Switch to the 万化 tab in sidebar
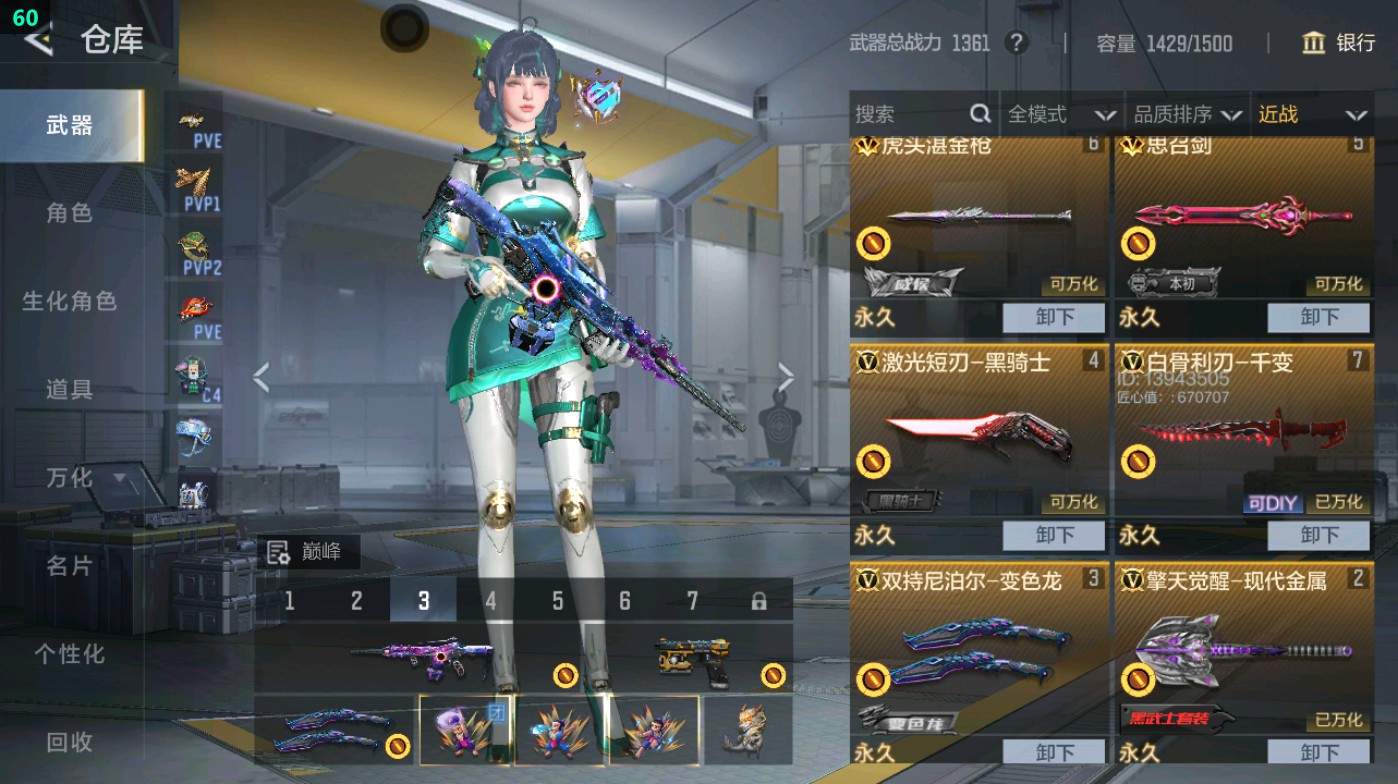 click(x=68, y=478)
